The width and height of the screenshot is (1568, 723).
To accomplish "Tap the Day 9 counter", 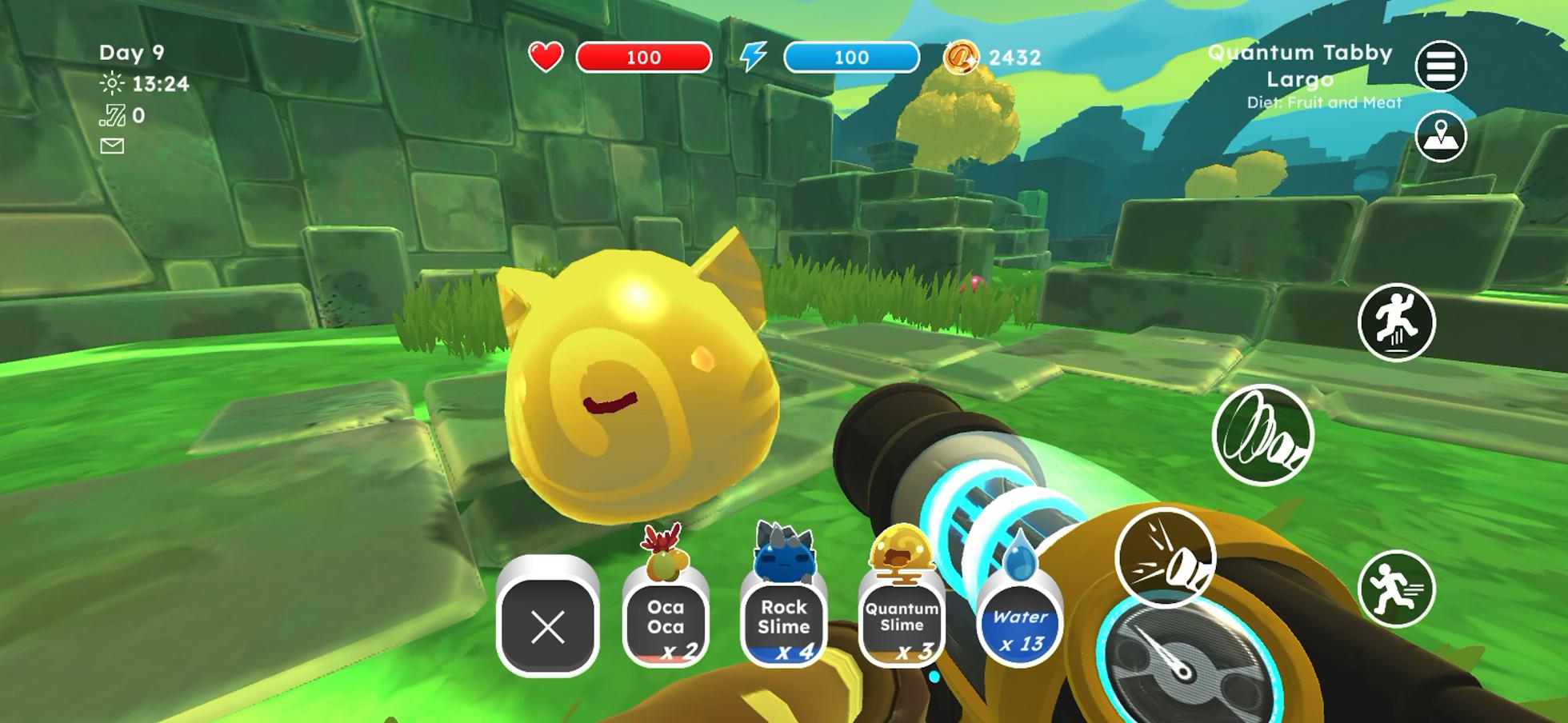I will pyautogui.click(x=130, y=52).
